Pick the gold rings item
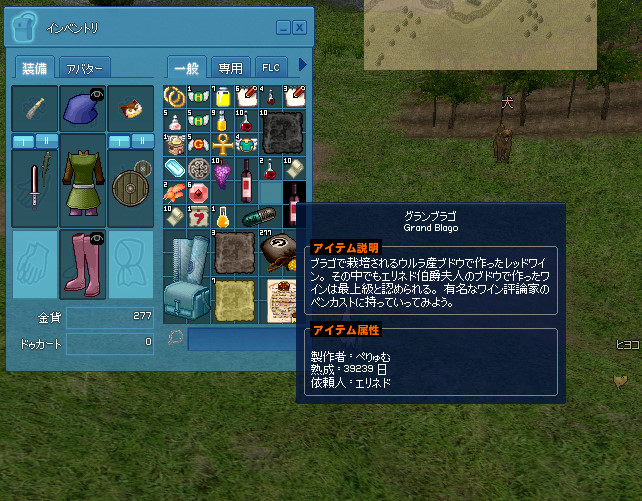 pos(174,97)
